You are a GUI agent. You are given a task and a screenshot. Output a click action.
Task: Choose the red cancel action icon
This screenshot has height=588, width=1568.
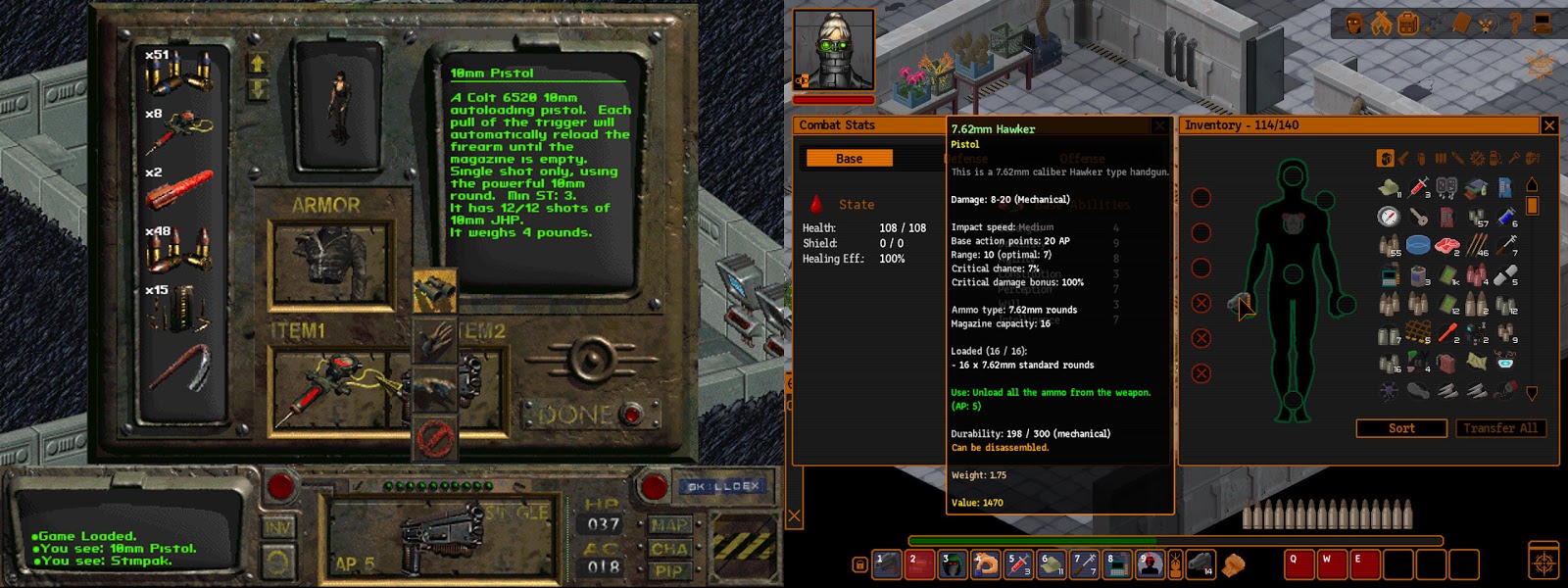434,436
